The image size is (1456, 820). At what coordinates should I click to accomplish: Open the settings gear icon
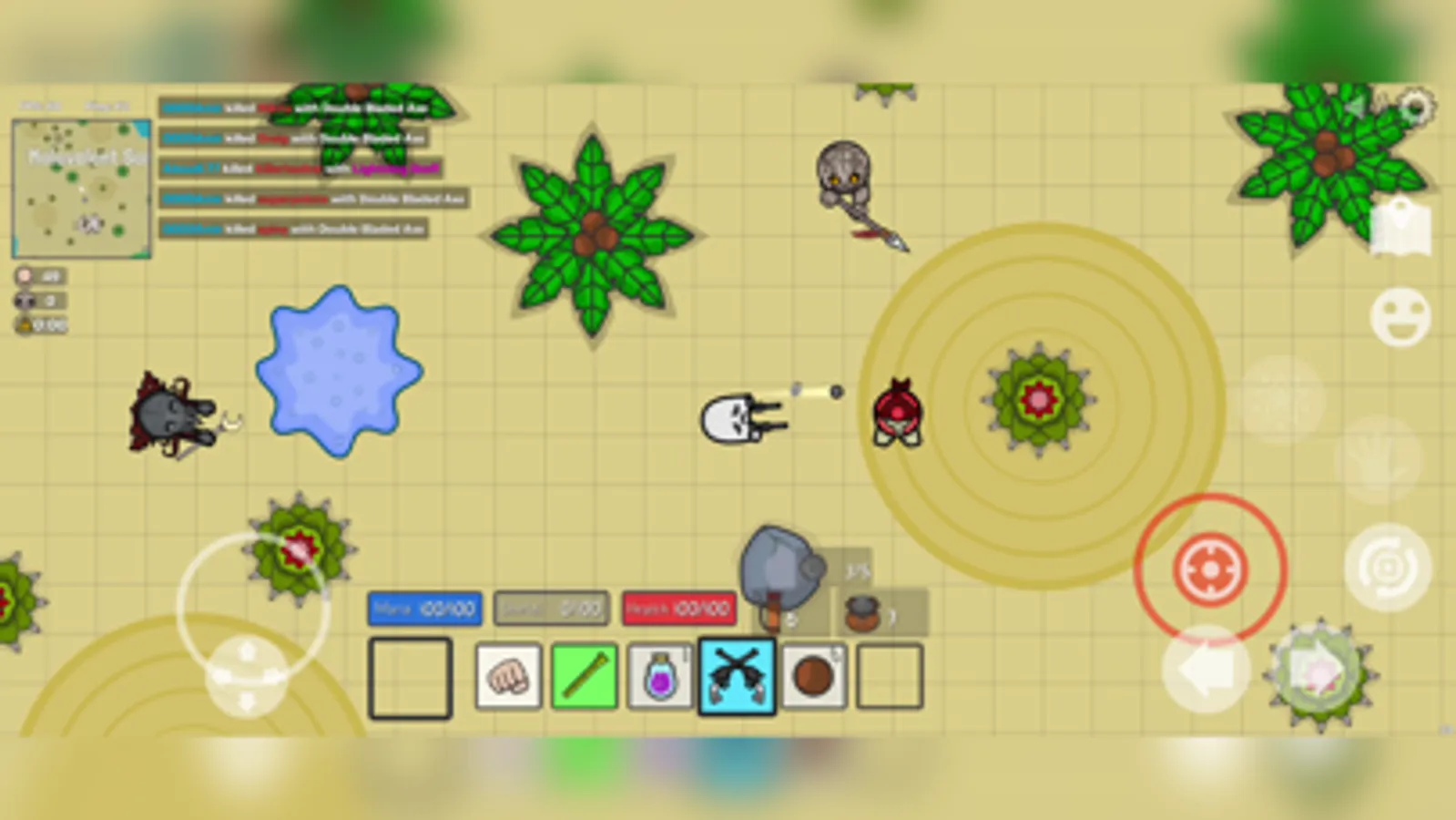point(1417,108)
